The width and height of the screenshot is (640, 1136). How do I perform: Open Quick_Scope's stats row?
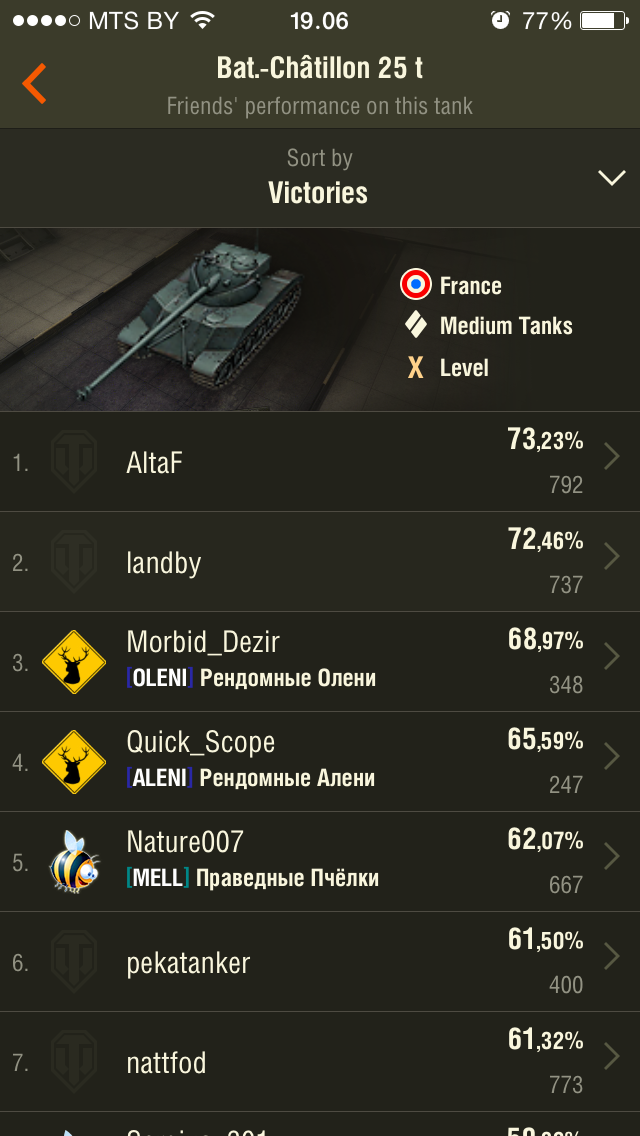coord(320,762)
